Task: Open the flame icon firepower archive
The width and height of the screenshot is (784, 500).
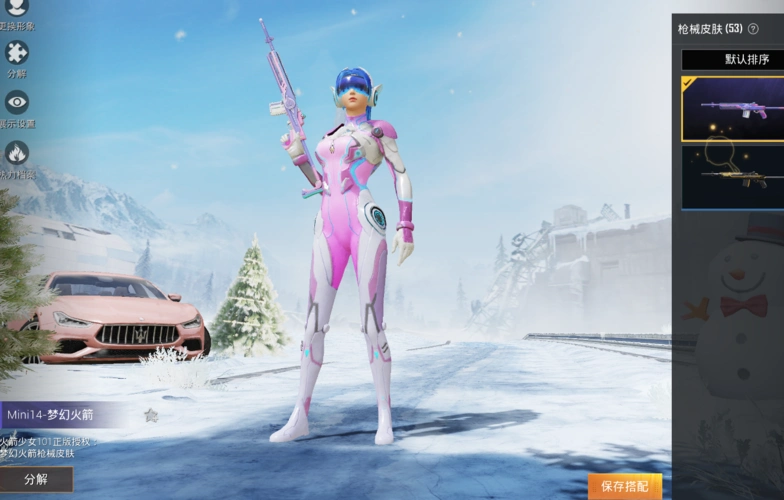Action: [17, 153]
